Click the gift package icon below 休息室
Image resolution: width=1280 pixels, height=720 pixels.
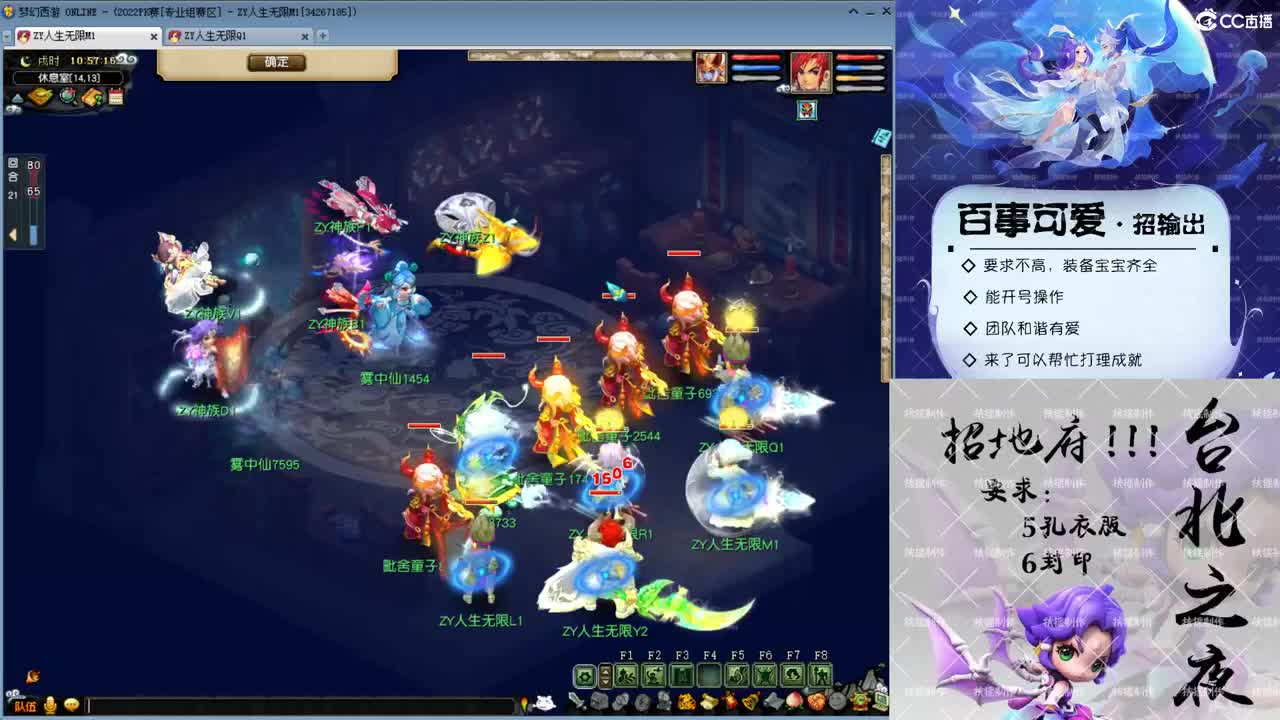[x=39, y=95]
